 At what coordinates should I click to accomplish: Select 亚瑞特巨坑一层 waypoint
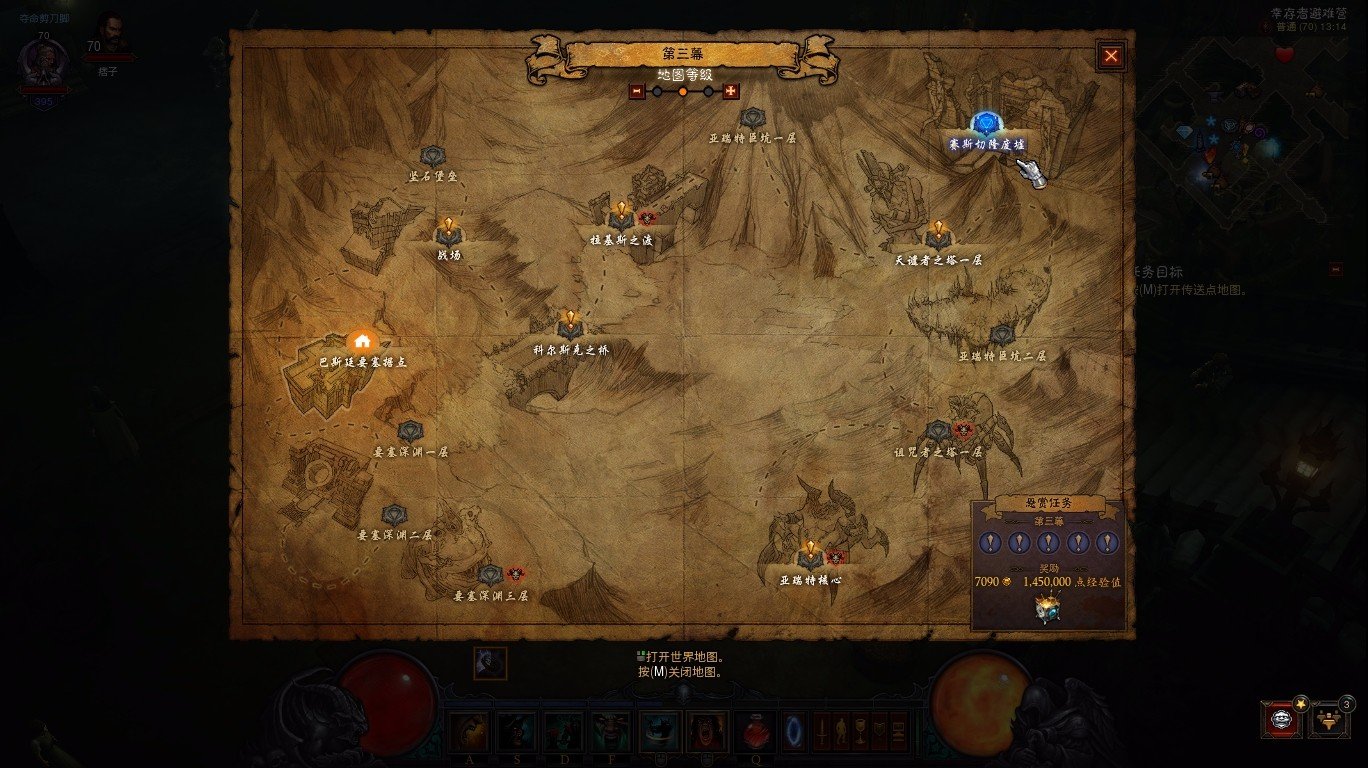point(752,119)
